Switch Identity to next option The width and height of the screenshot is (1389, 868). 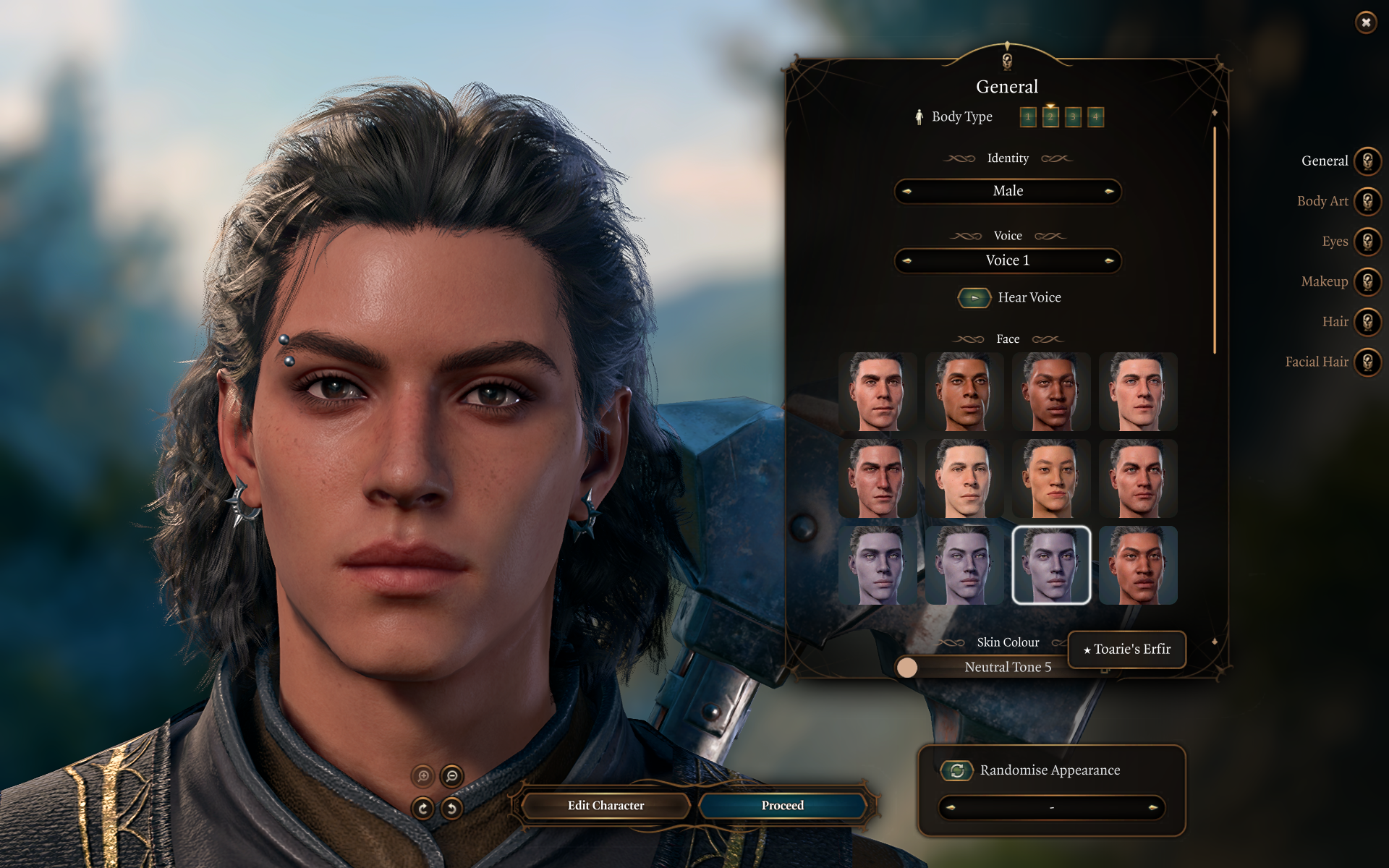click(x=1108, y=192)
